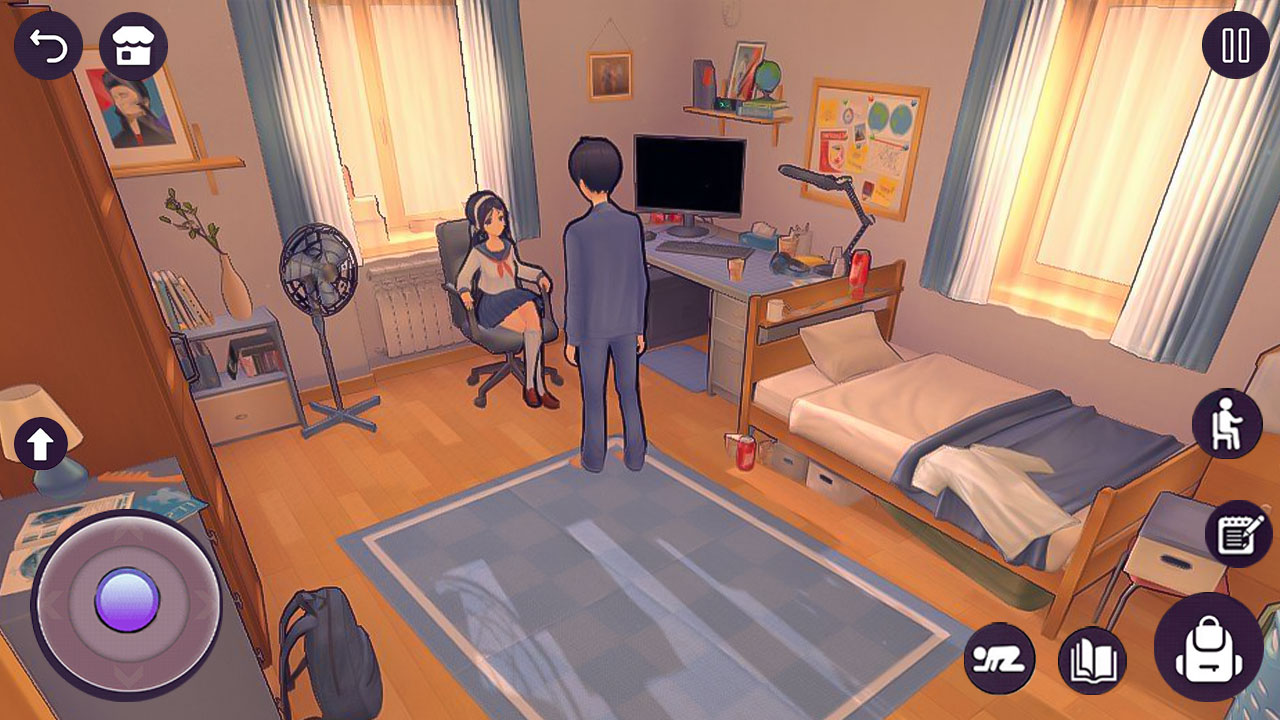Open the shop icon

click(x=136, y=44)
